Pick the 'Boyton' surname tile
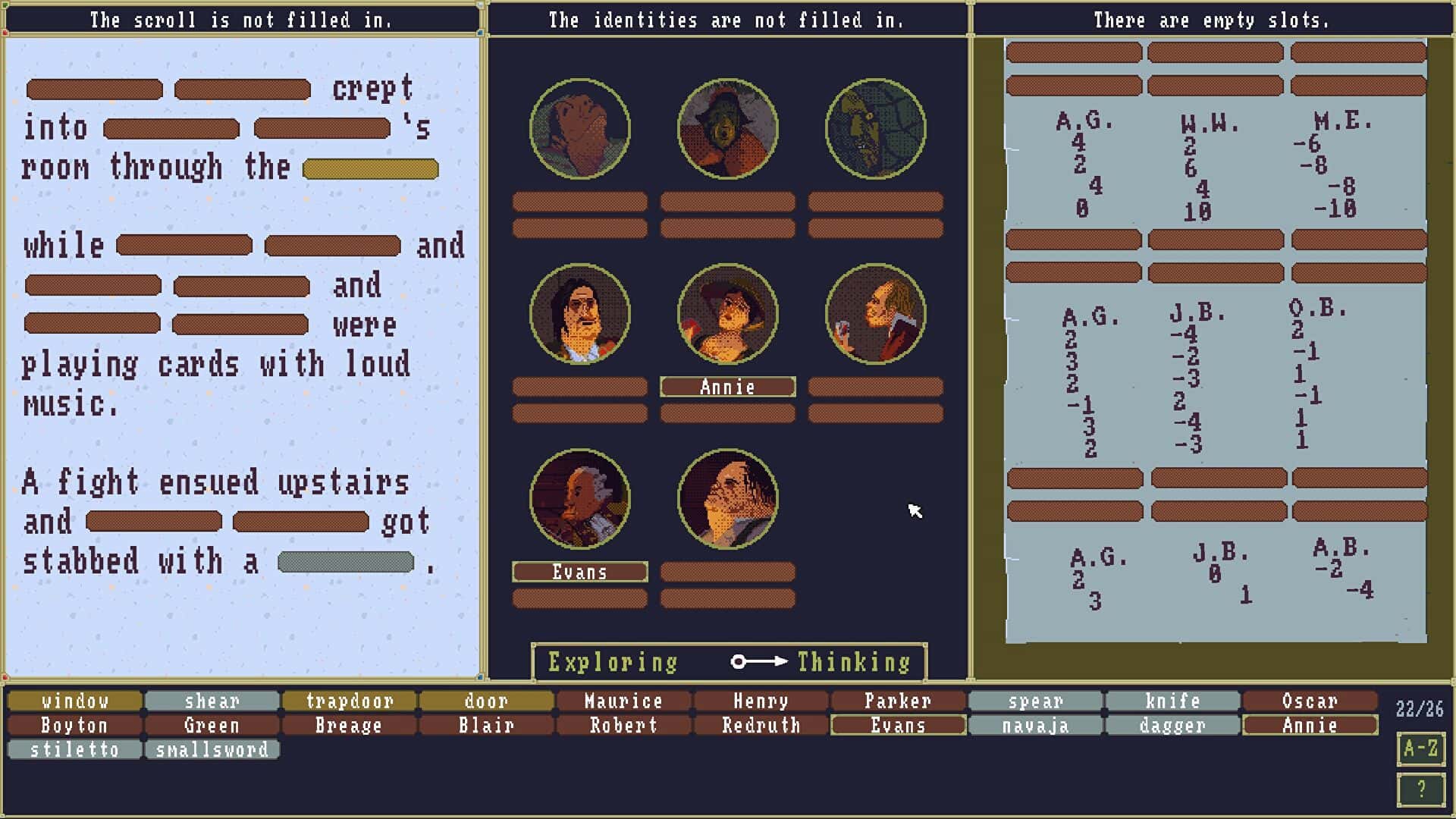The image size is (1456, 819). point(75,725)
